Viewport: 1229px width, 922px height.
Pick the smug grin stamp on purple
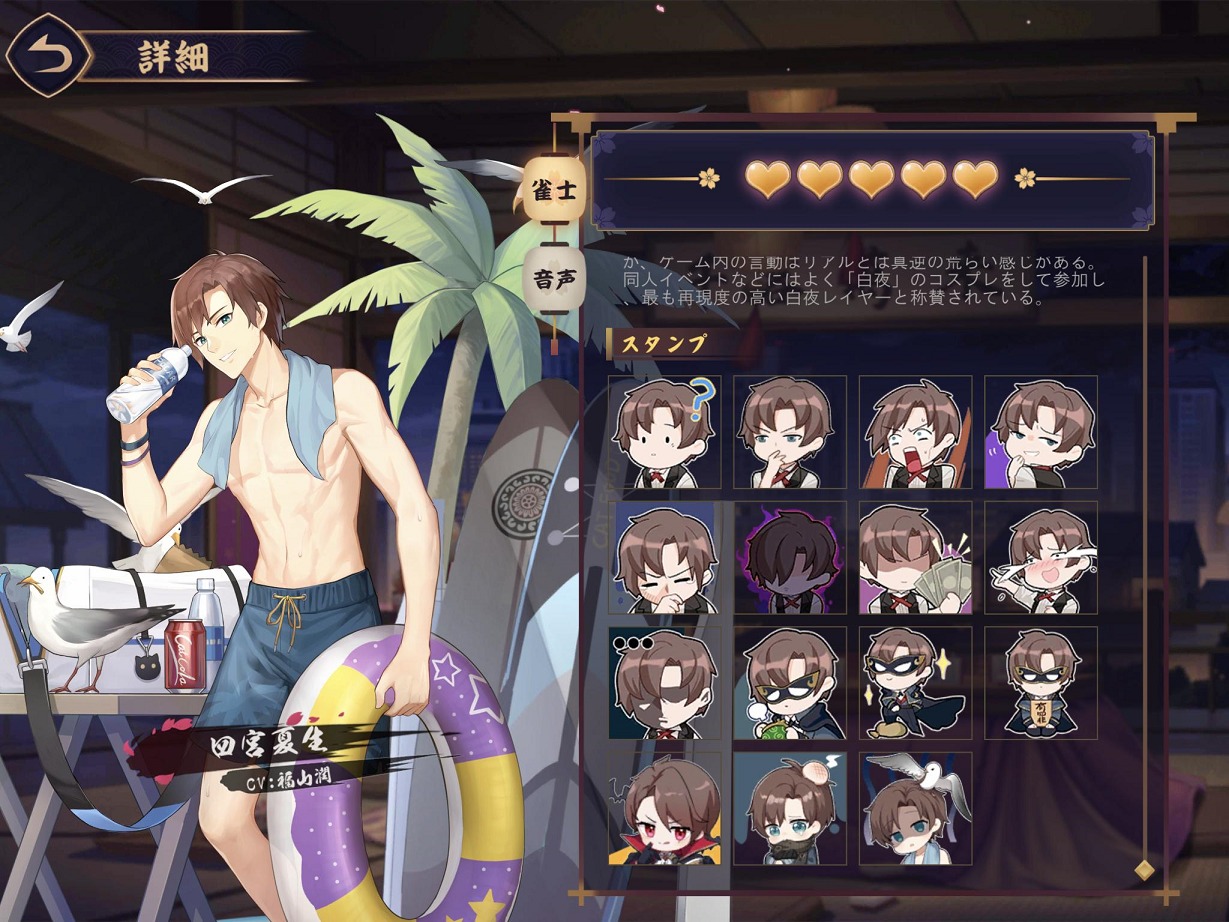coord(1040,432)
